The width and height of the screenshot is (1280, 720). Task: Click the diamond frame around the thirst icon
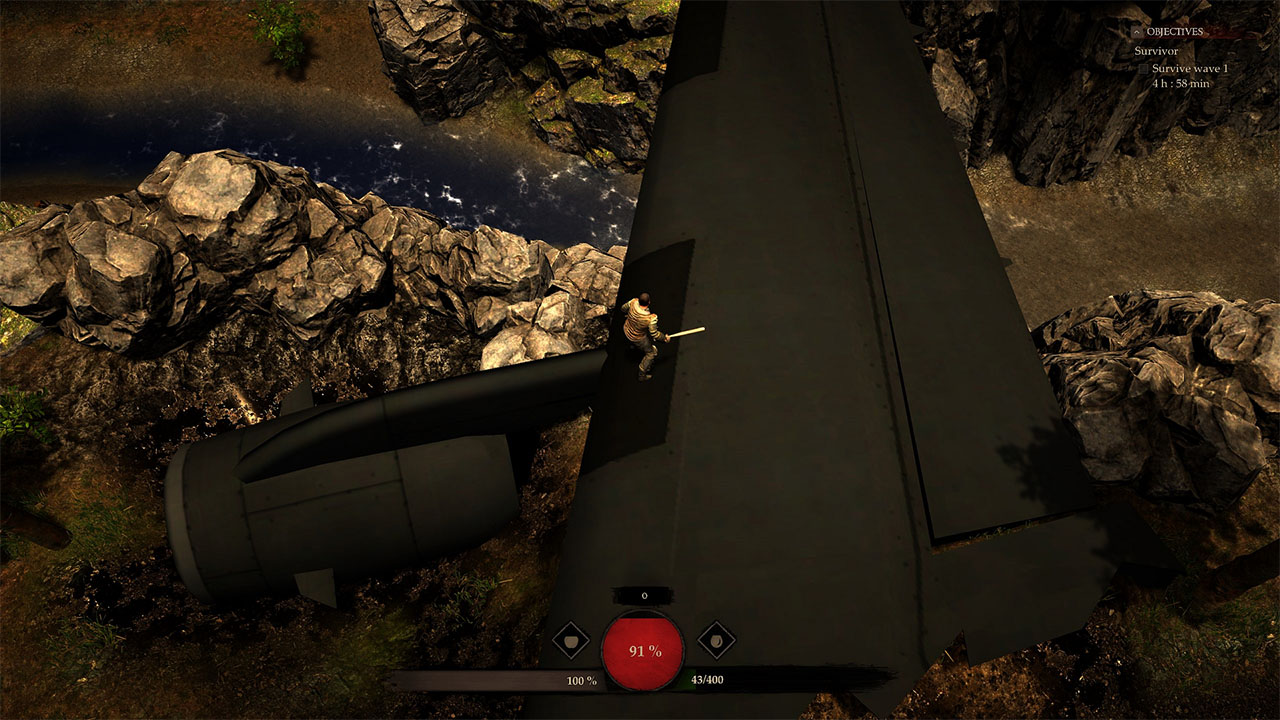tap(716, 640)
